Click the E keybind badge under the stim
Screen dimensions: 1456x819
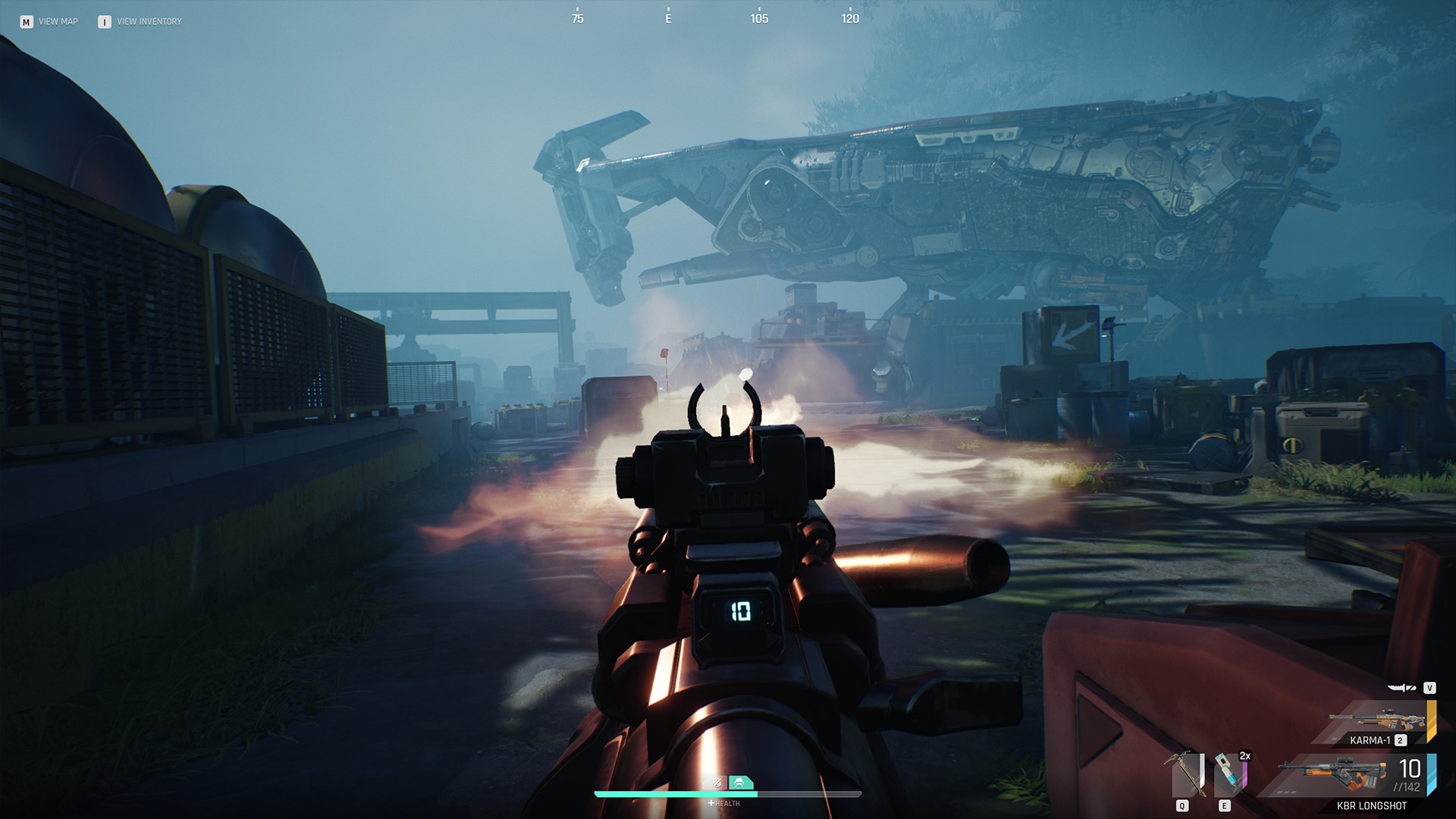pyautogui.click(x=1224, y=805)
